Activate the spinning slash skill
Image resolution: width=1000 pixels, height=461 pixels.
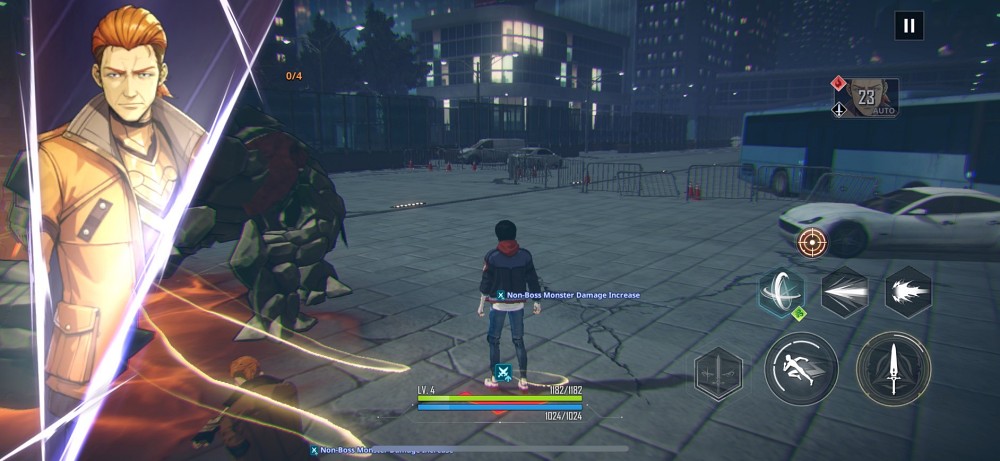click(x=781, y=293)
